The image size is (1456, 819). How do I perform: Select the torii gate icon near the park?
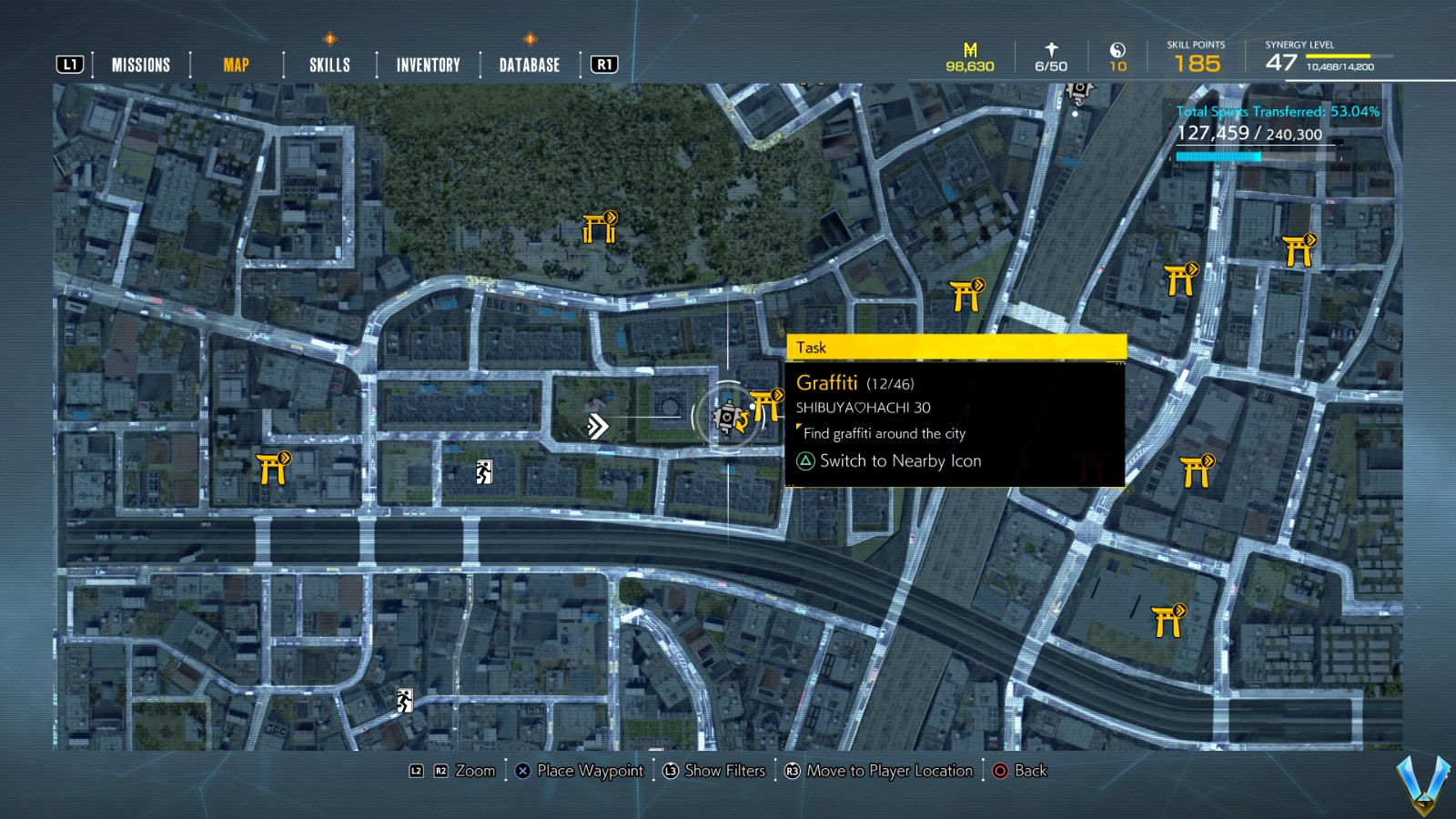[x=597, y=227]
